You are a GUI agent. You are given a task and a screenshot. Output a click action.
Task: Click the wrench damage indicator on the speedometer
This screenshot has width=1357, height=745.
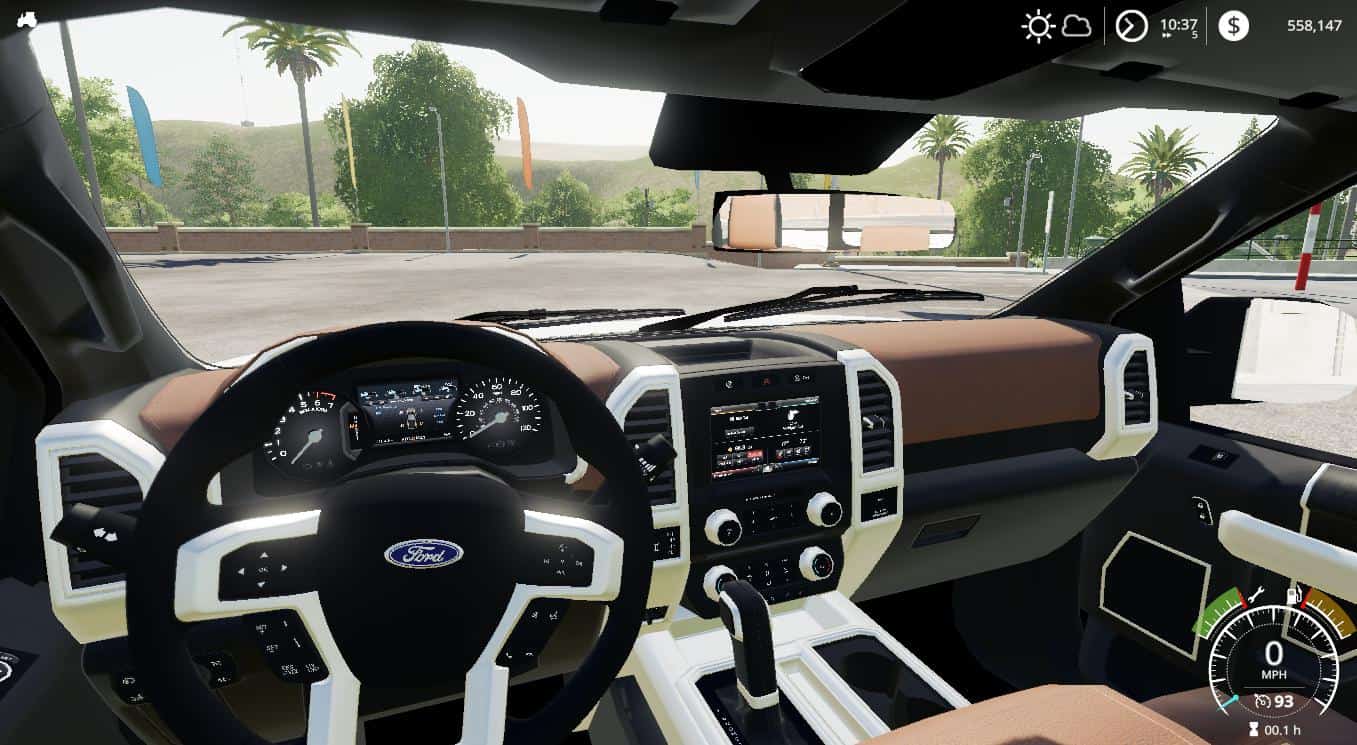pyautogui.click(x=1254, y=593)
